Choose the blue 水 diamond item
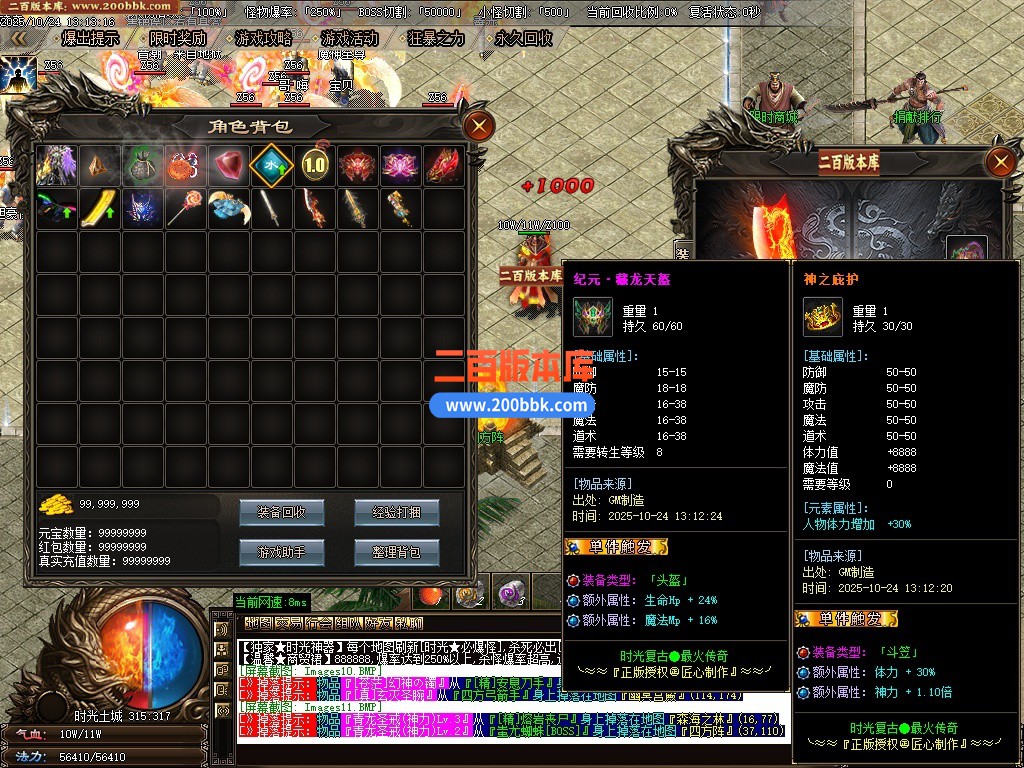 click(x=271, y=166)
